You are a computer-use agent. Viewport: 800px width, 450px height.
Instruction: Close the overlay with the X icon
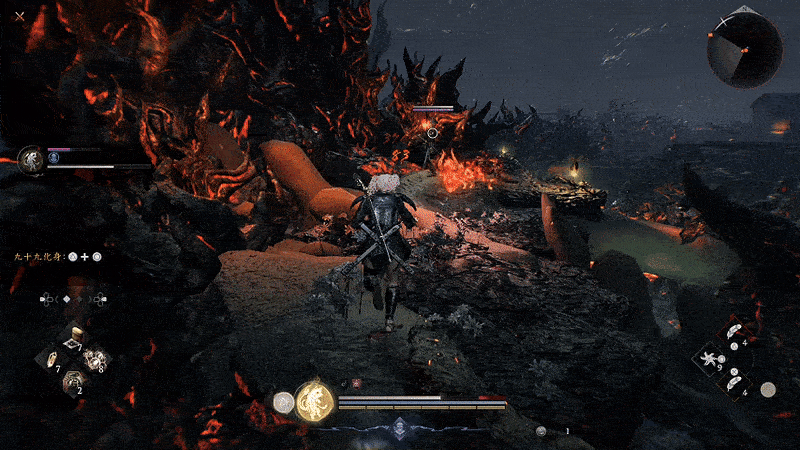click(19, 16)
